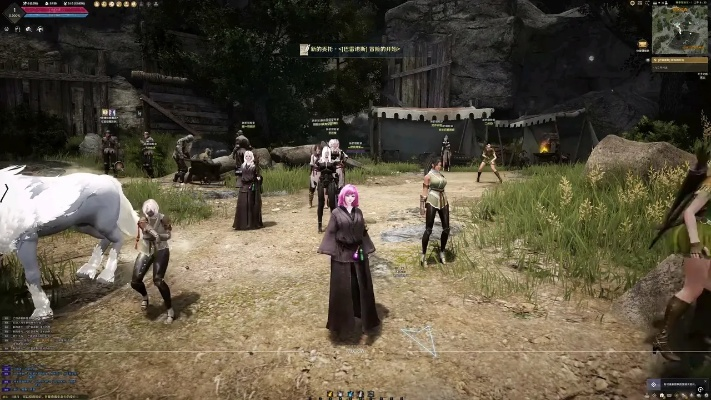The width and height of the screenshot is (711, 400).
Task: Open the mail envelope notification
Action: click(x=642, y=44)
